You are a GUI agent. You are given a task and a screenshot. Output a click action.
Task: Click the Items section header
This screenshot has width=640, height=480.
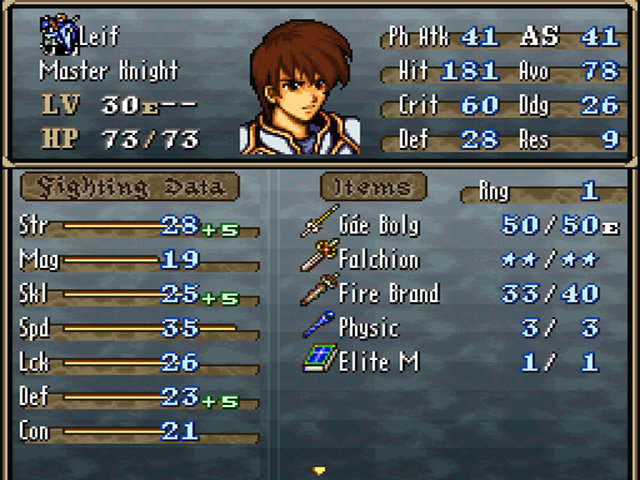[x=373, y=187]
